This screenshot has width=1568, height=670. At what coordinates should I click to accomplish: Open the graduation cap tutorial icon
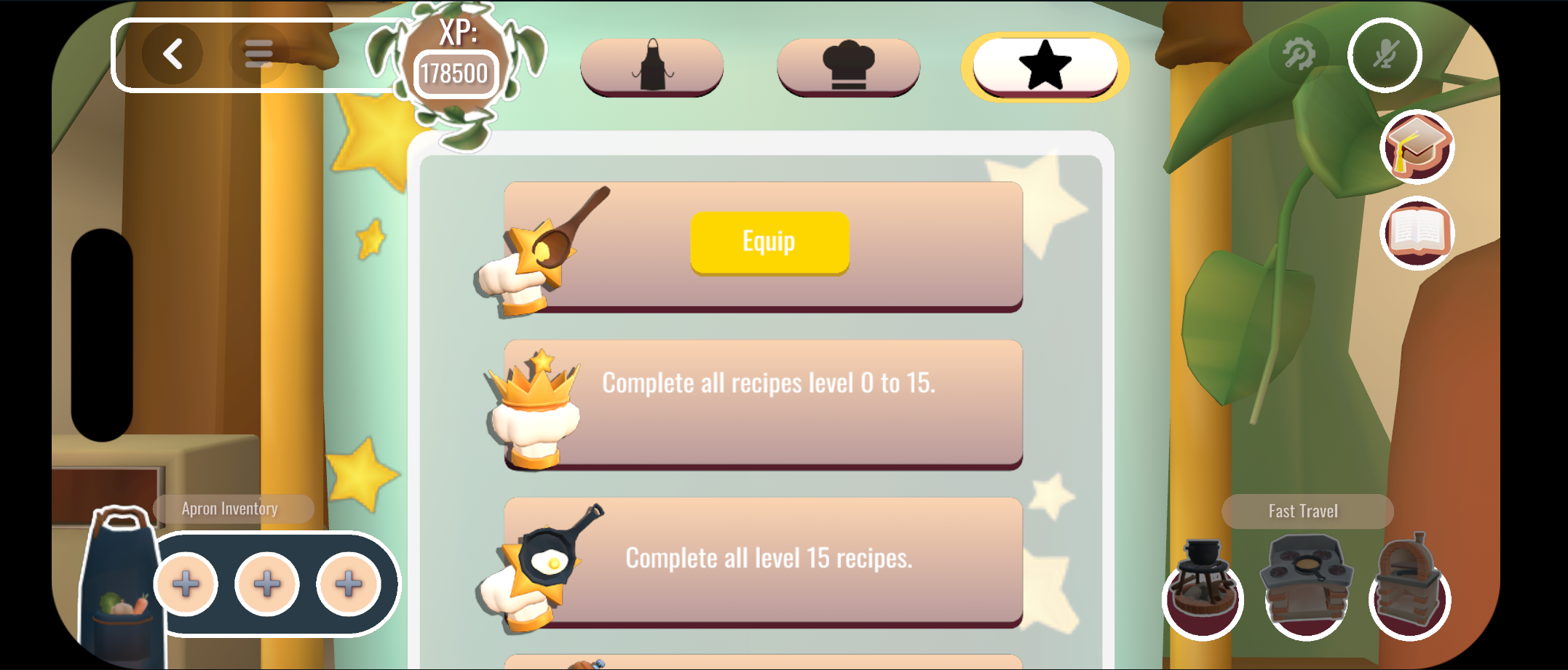[1415, 146]
